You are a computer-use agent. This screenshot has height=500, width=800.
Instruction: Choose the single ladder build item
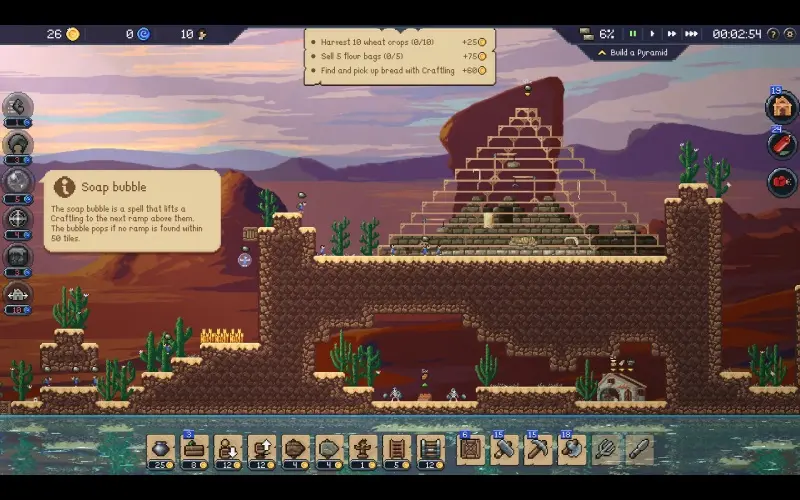[399, 449]
